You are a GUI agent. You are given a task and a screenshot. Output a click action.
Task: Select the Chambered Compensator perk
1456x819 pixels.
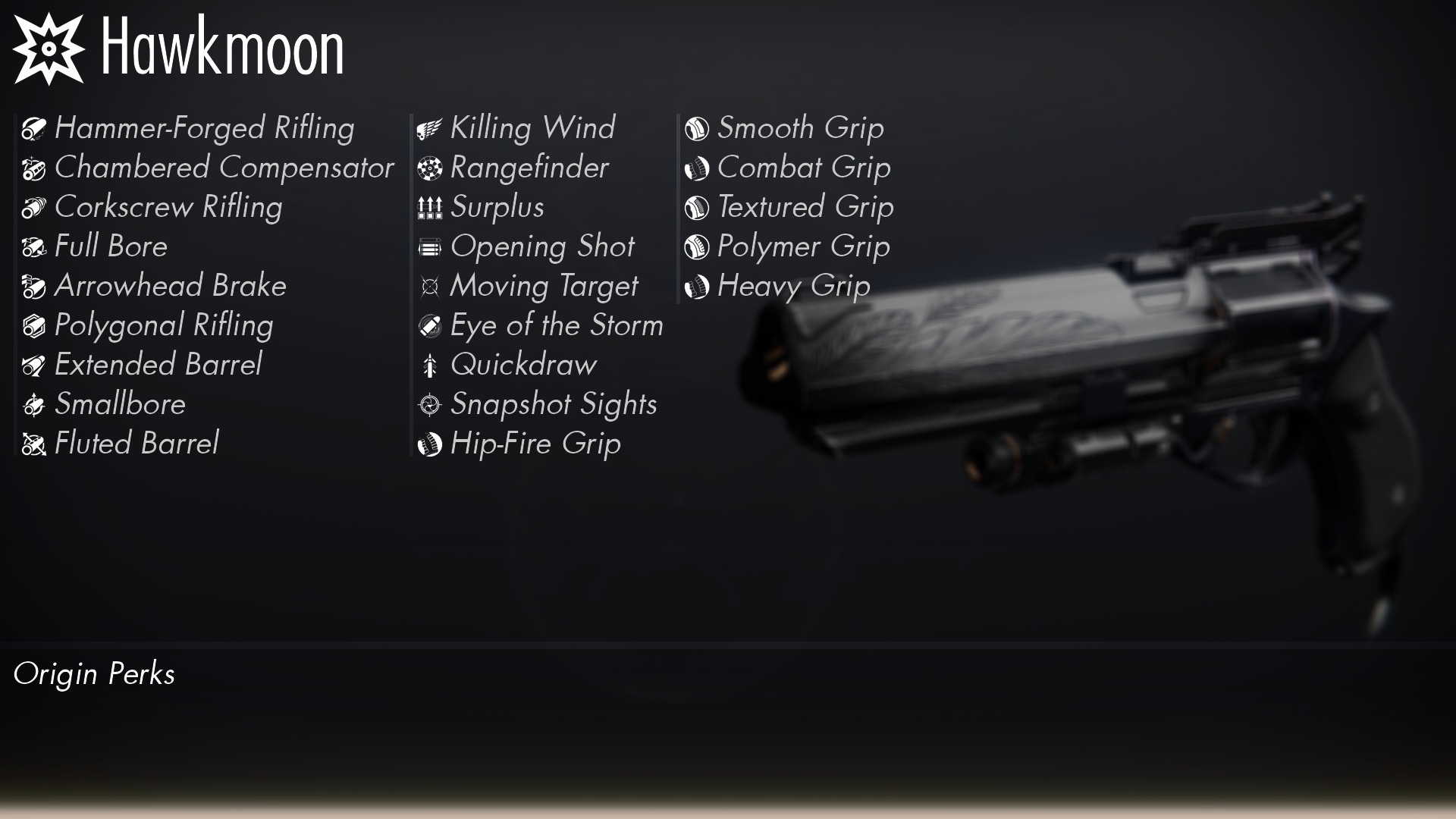coord(33,168)
